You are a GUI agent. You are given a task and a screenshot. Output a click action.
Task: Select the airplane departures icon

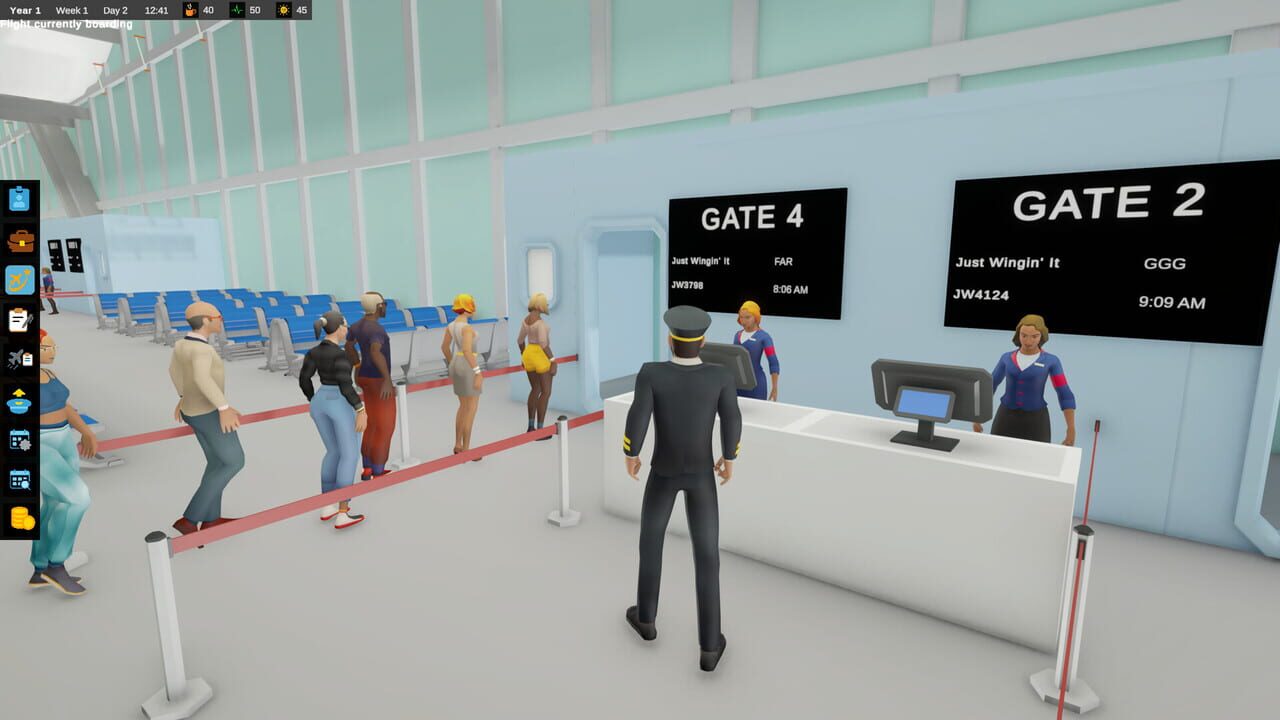(x=18, y=278)
